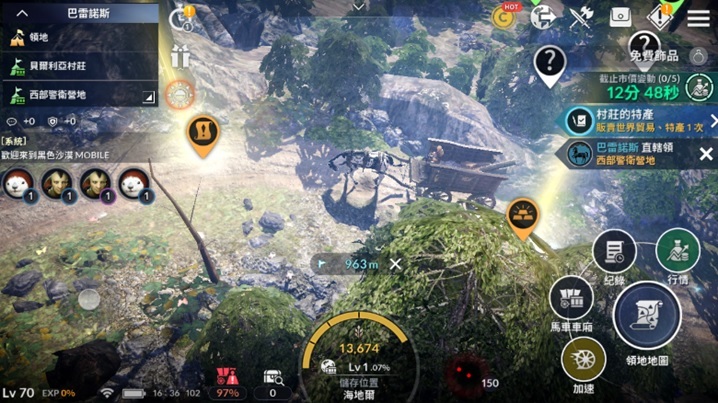
Task: Open the HOT gold coin shop icon
Action: [x=509, y=17]
